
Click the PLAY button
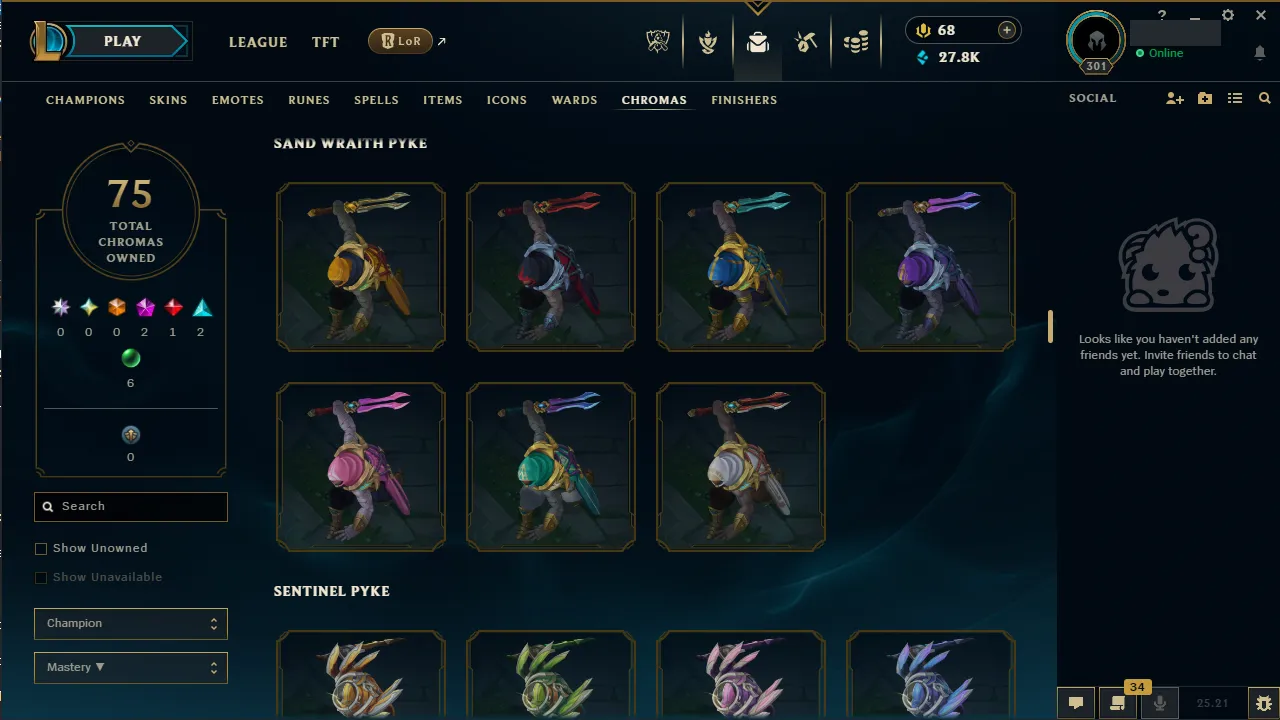tap(122, 41)
